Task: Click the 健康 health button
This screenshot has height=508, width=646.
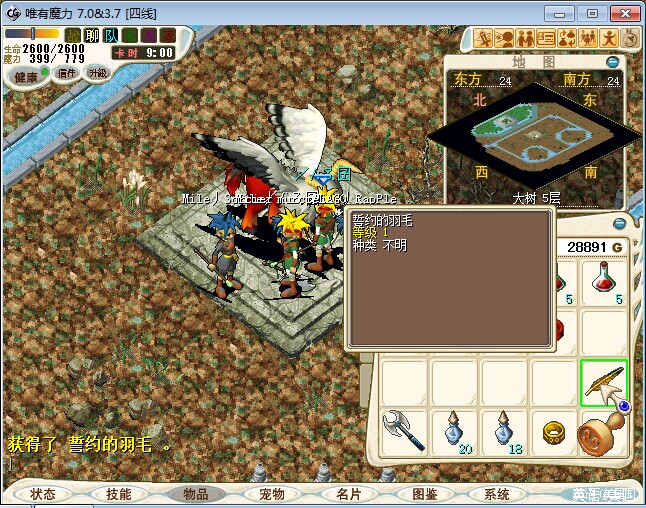Action: [26, 77]
